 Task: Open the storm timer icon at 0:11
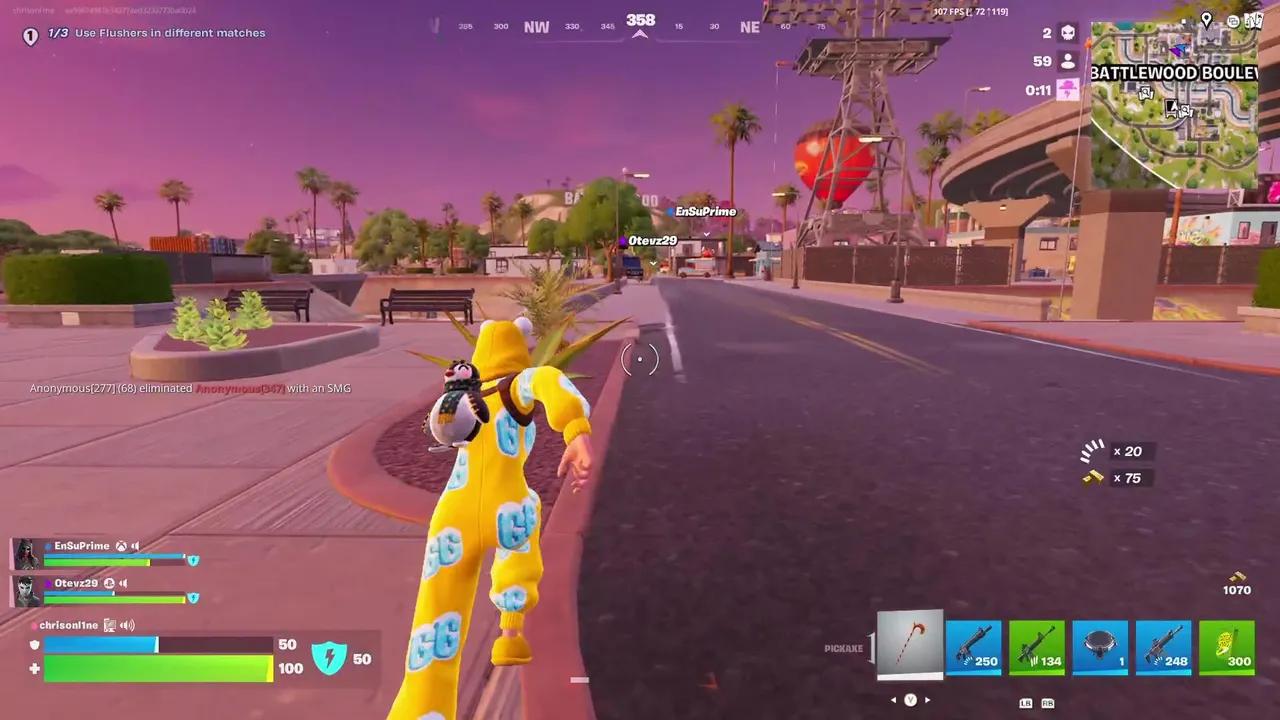(x=1067, y=90)
